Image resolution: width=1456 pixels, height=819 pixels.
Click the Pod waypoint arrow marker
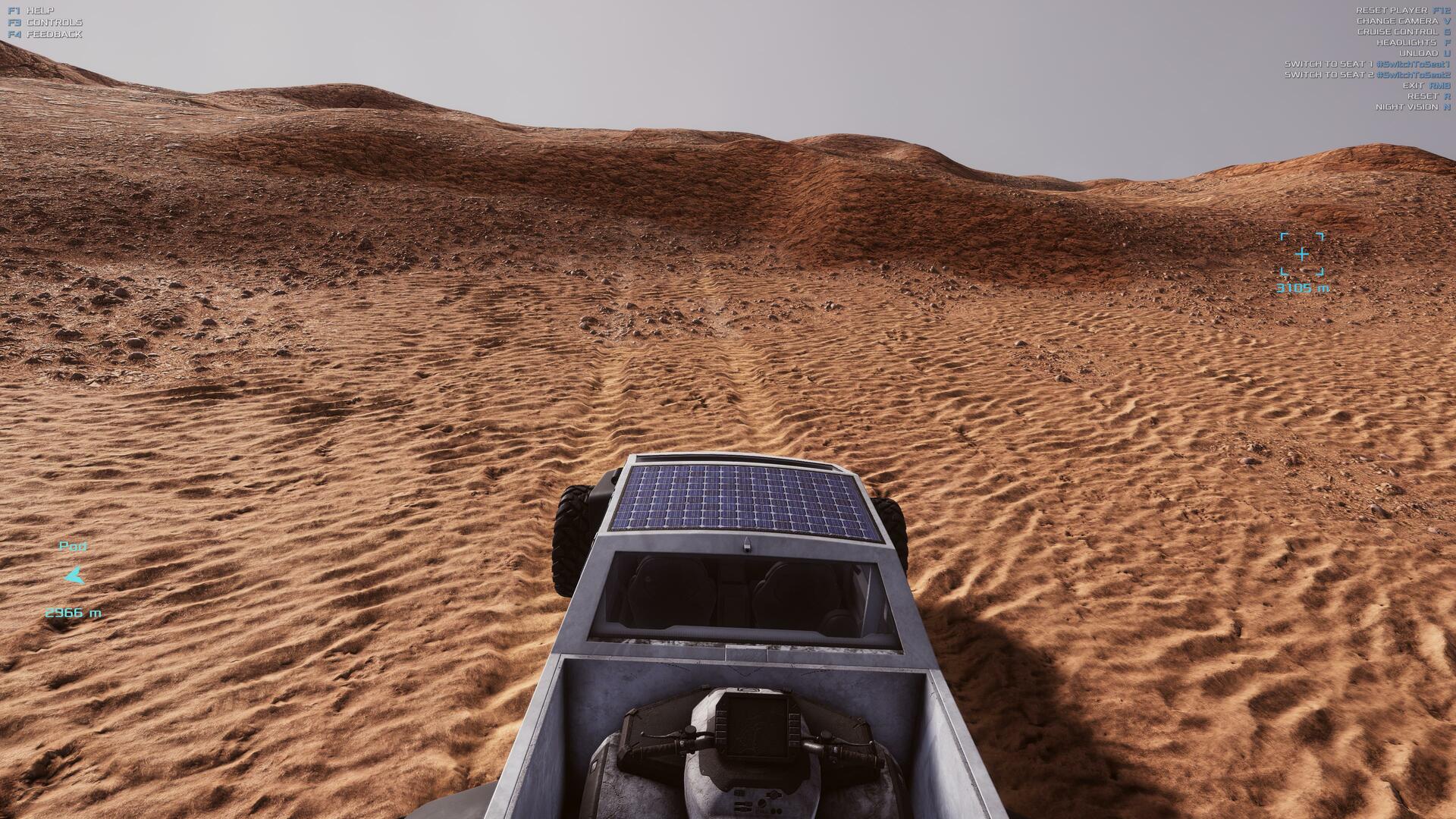pos(74,576)
